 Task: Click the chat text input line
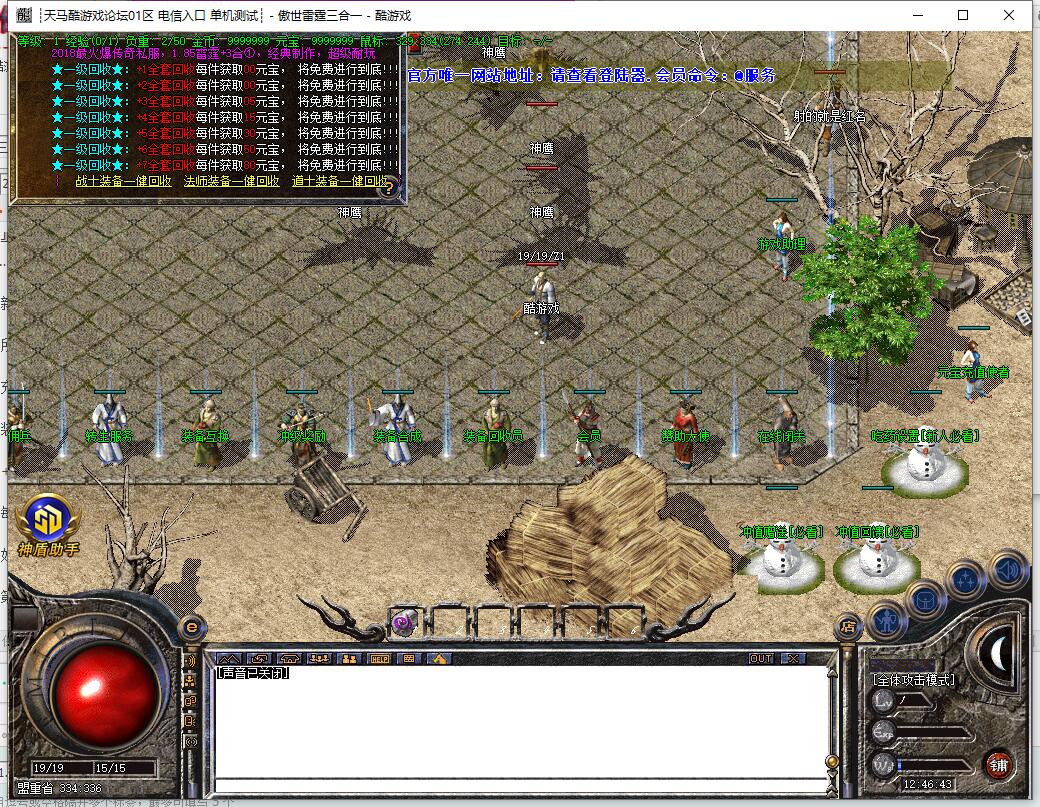coord(520,785)
